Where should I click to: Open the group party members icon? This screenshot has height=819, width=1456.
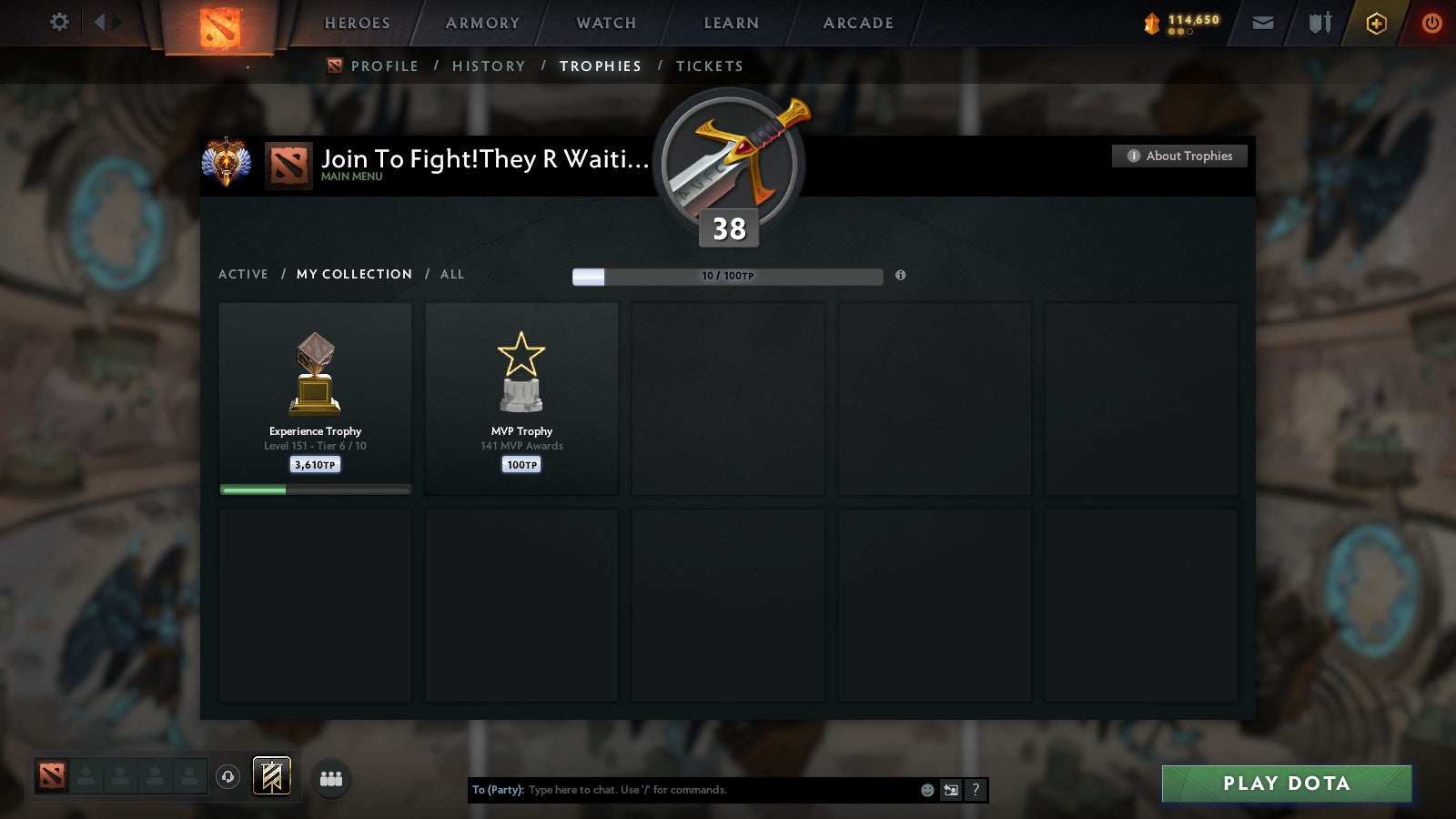click(332, 777)
